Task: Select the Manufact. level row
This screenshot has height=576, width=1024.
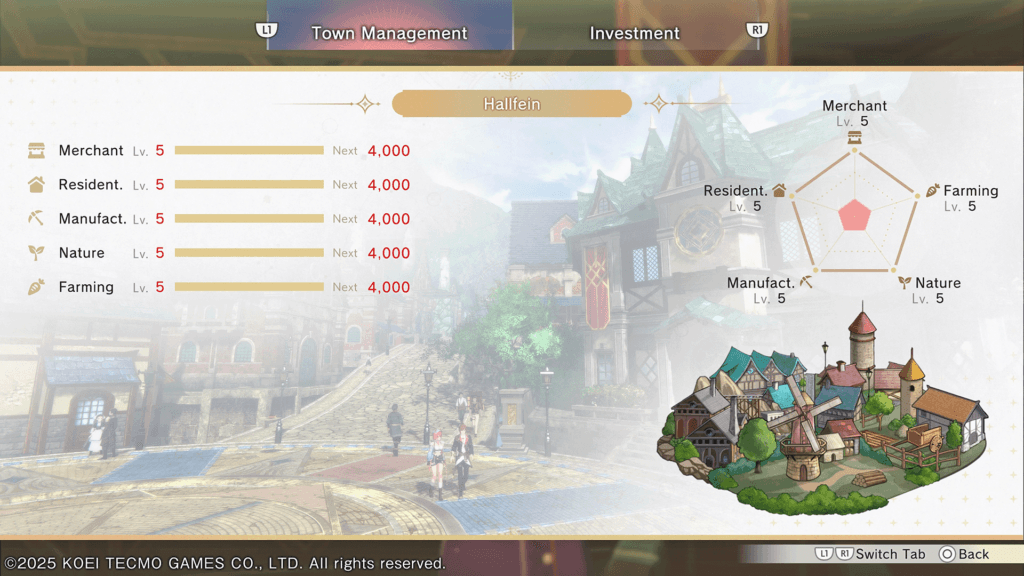Action: (219, 219)
